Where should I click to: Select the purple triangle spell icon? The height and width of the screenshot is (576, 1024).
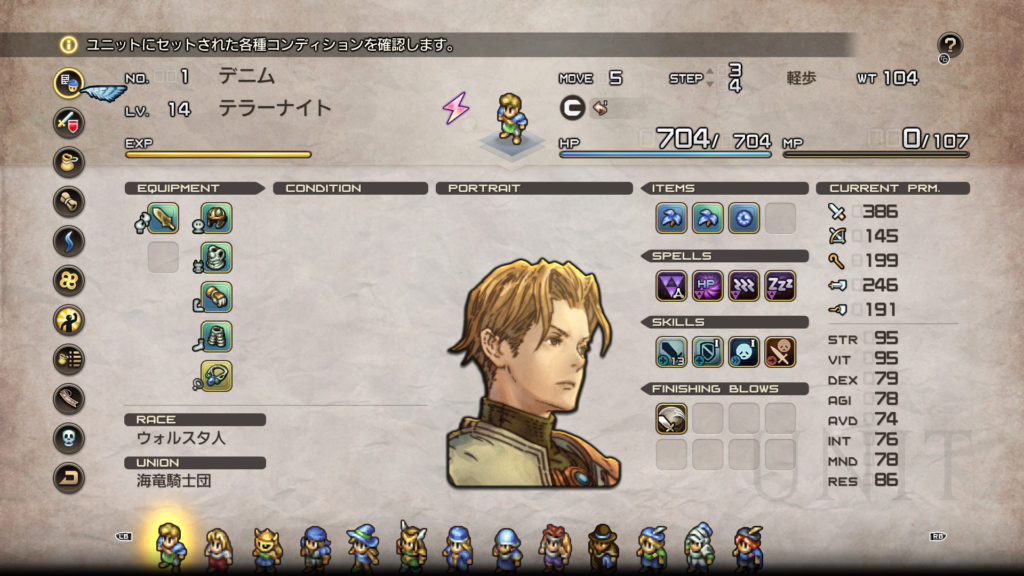tap(671, 286)
